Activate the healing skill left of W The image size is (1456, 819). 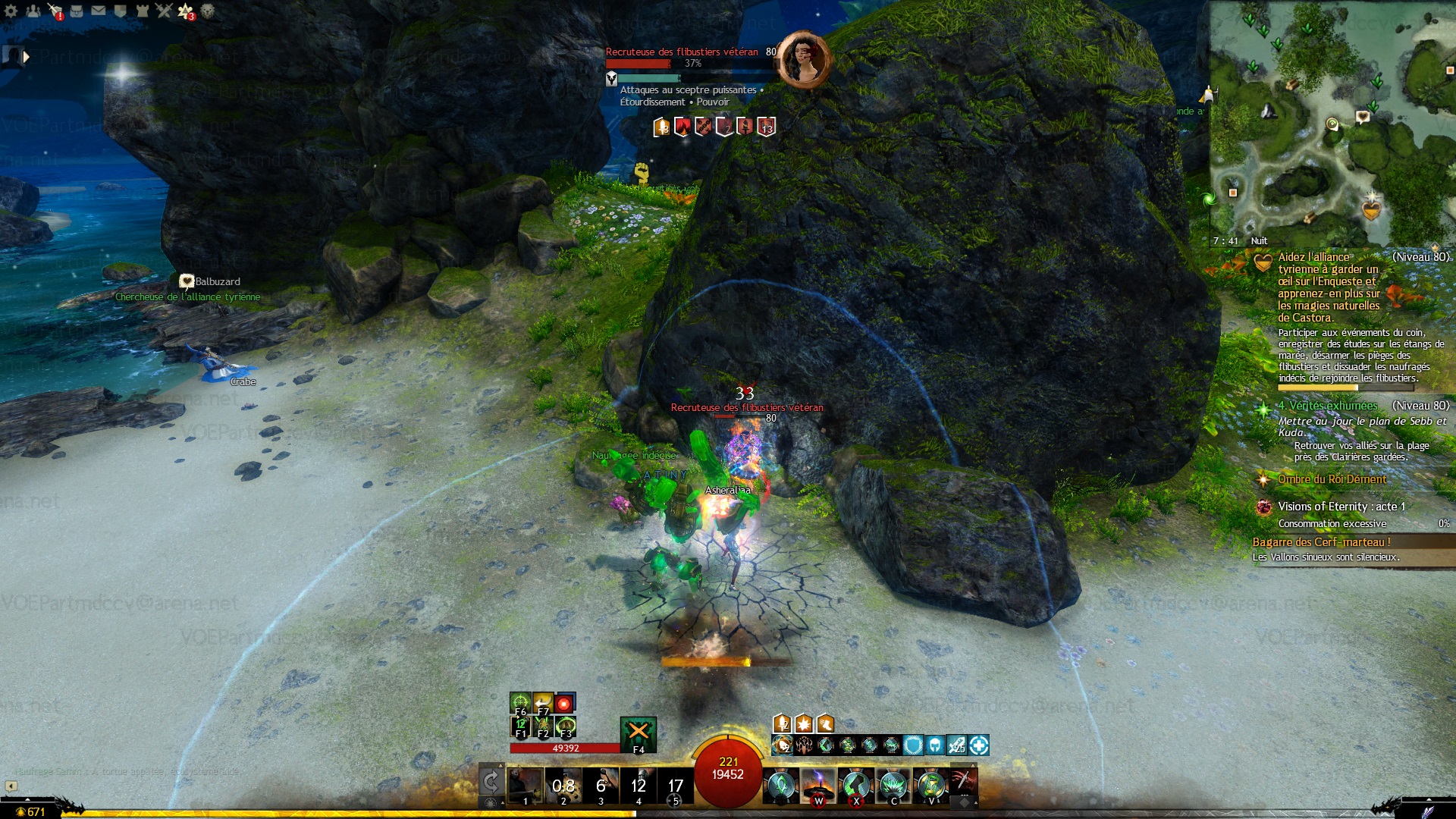pyautogui.click(x=781, y=785)
